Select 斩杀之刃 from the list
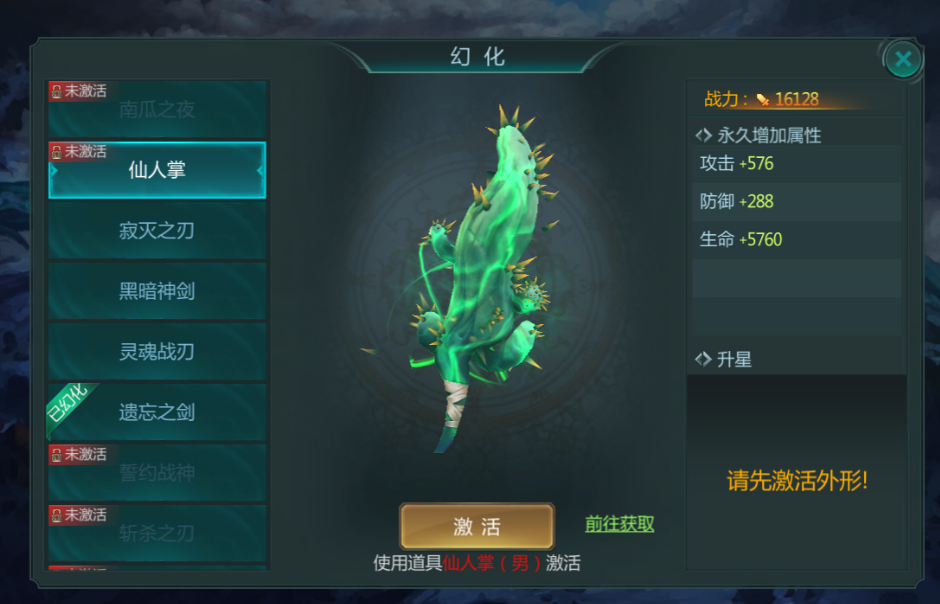 click(x=157, y=534)
